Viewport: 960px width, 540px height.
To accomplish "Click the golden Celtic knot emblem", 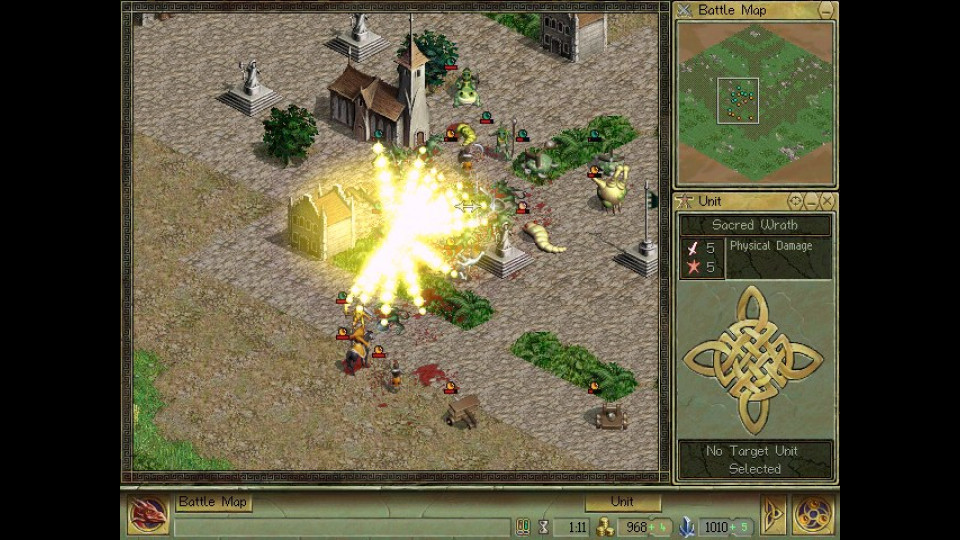I will (x=753, y=359).
